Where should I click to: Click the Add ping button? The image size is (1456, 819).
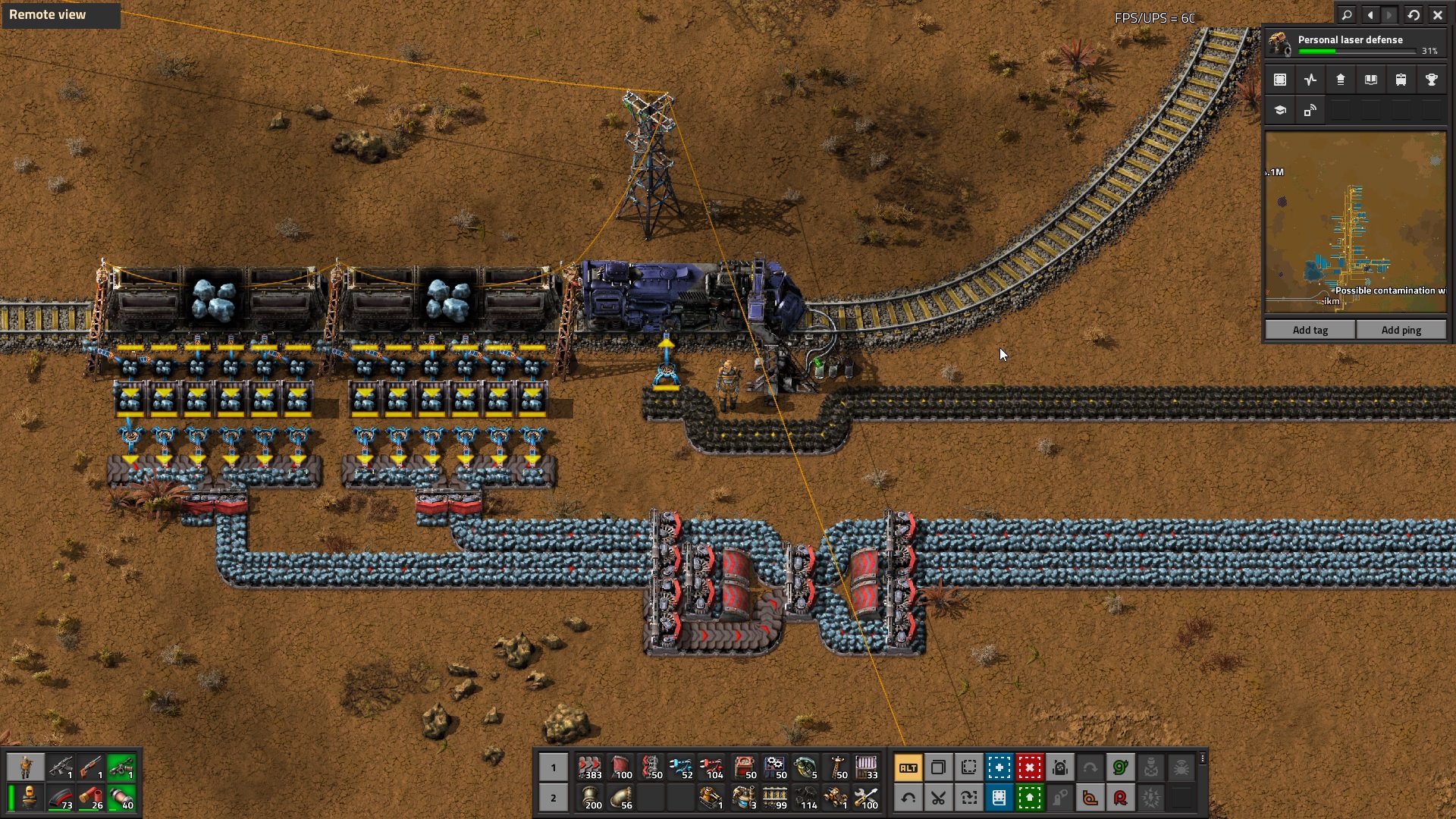1401,330
